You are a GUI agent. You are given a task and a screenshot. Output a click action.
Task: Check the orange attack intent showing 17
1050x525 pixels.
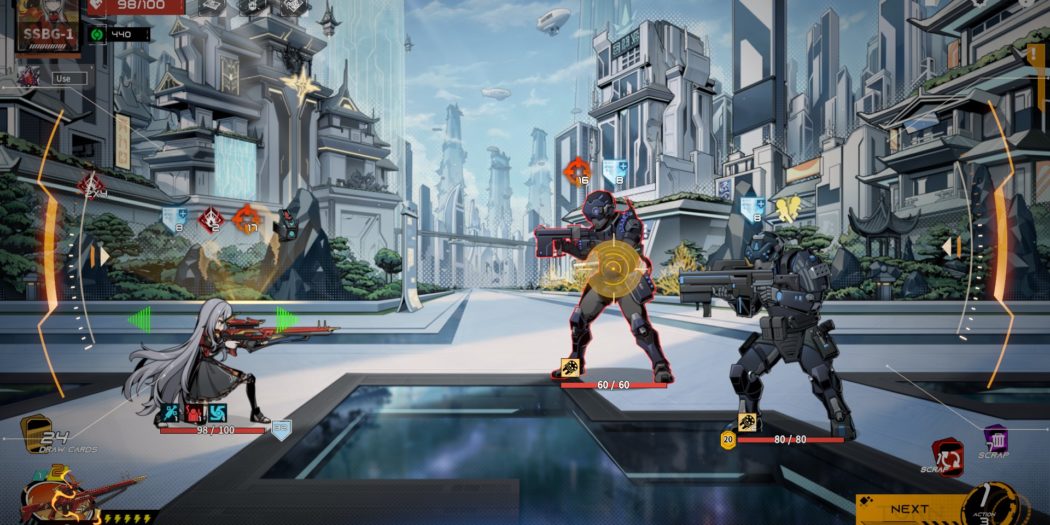tap(243, 218)
